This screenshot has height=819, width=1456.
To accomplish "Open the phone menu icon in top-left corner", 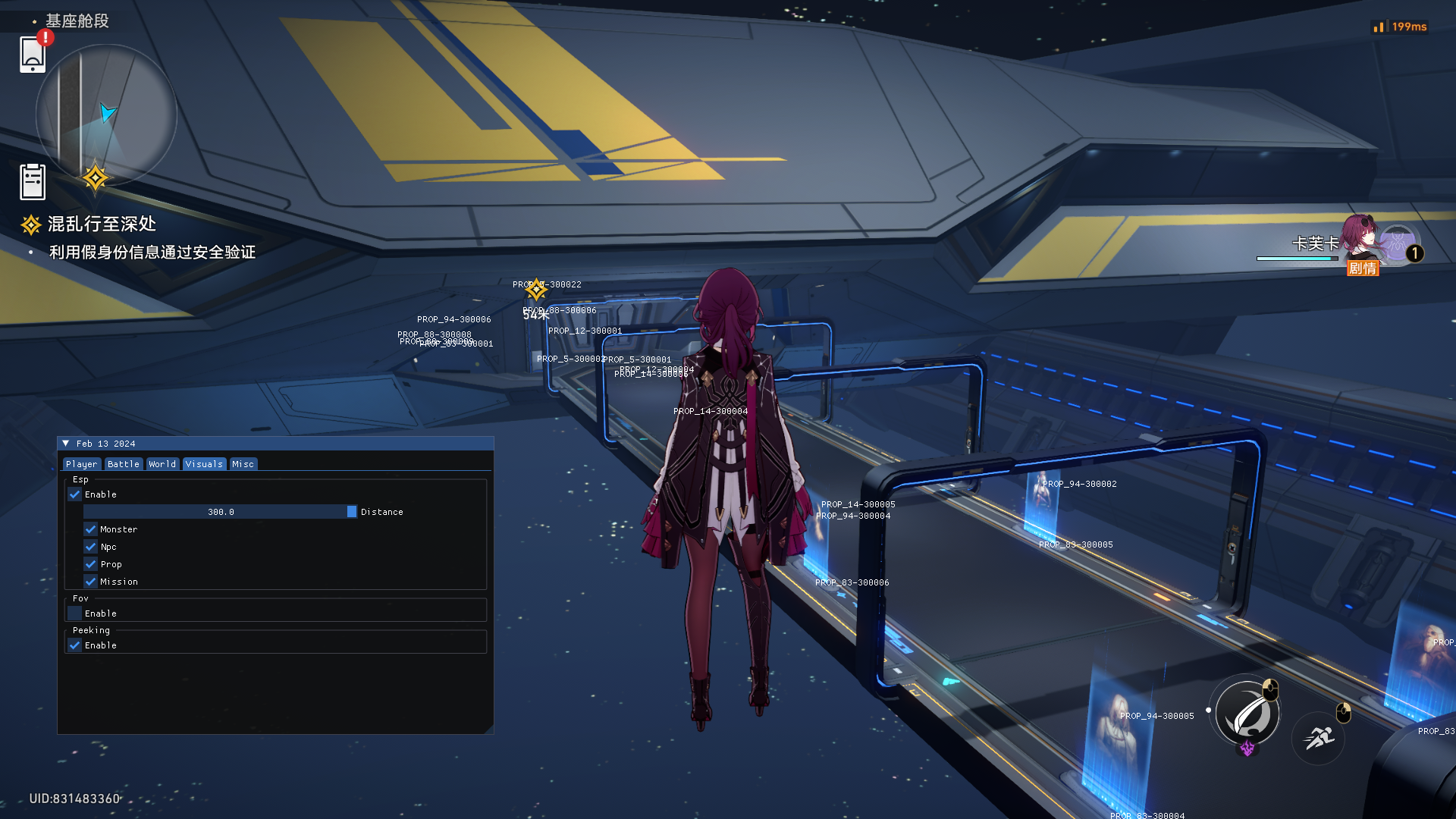I will pyautogui.click(x=31, y=56).
